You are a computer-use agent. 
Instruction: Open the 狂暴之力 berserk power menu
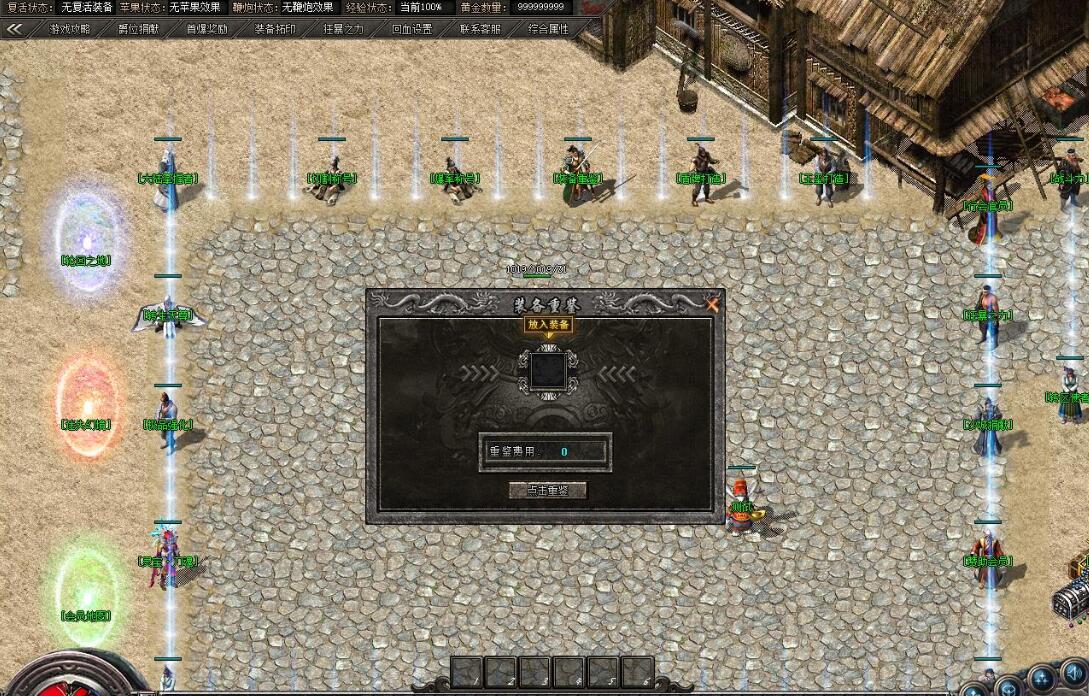coord(343,29)
